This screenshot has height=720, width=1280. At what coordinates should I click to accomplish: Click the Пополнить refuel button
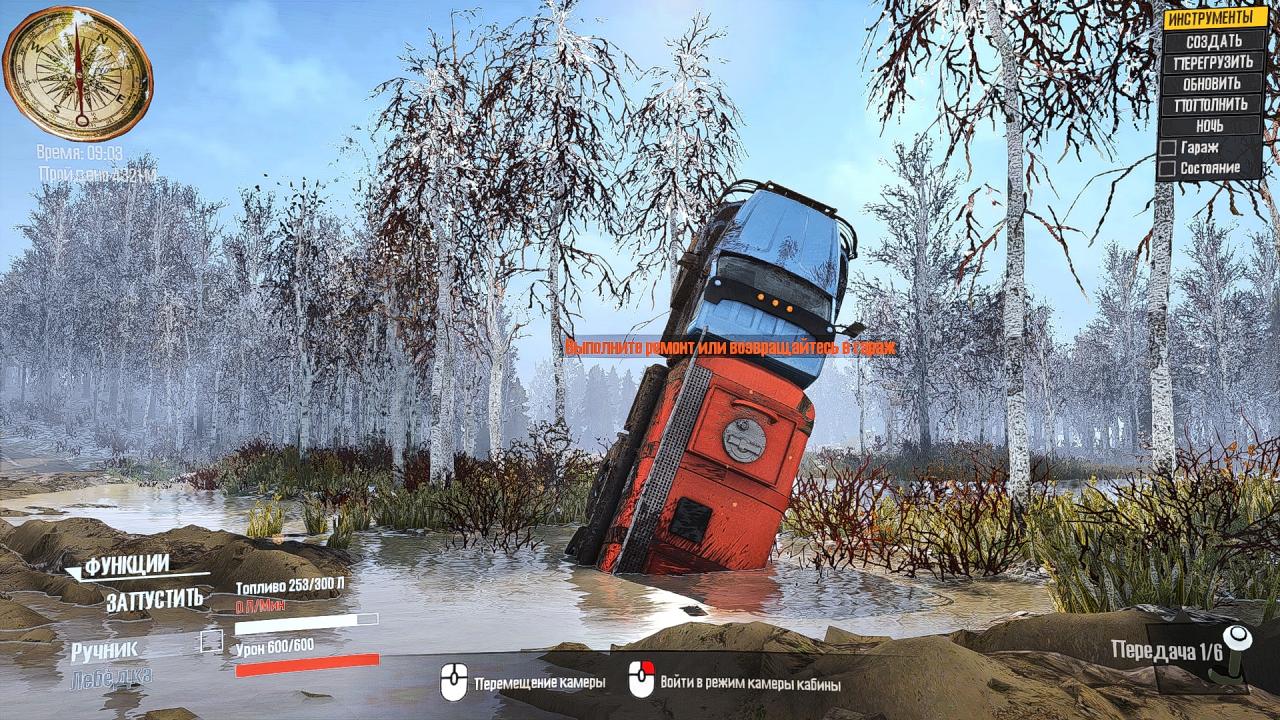coord(1213,104)
